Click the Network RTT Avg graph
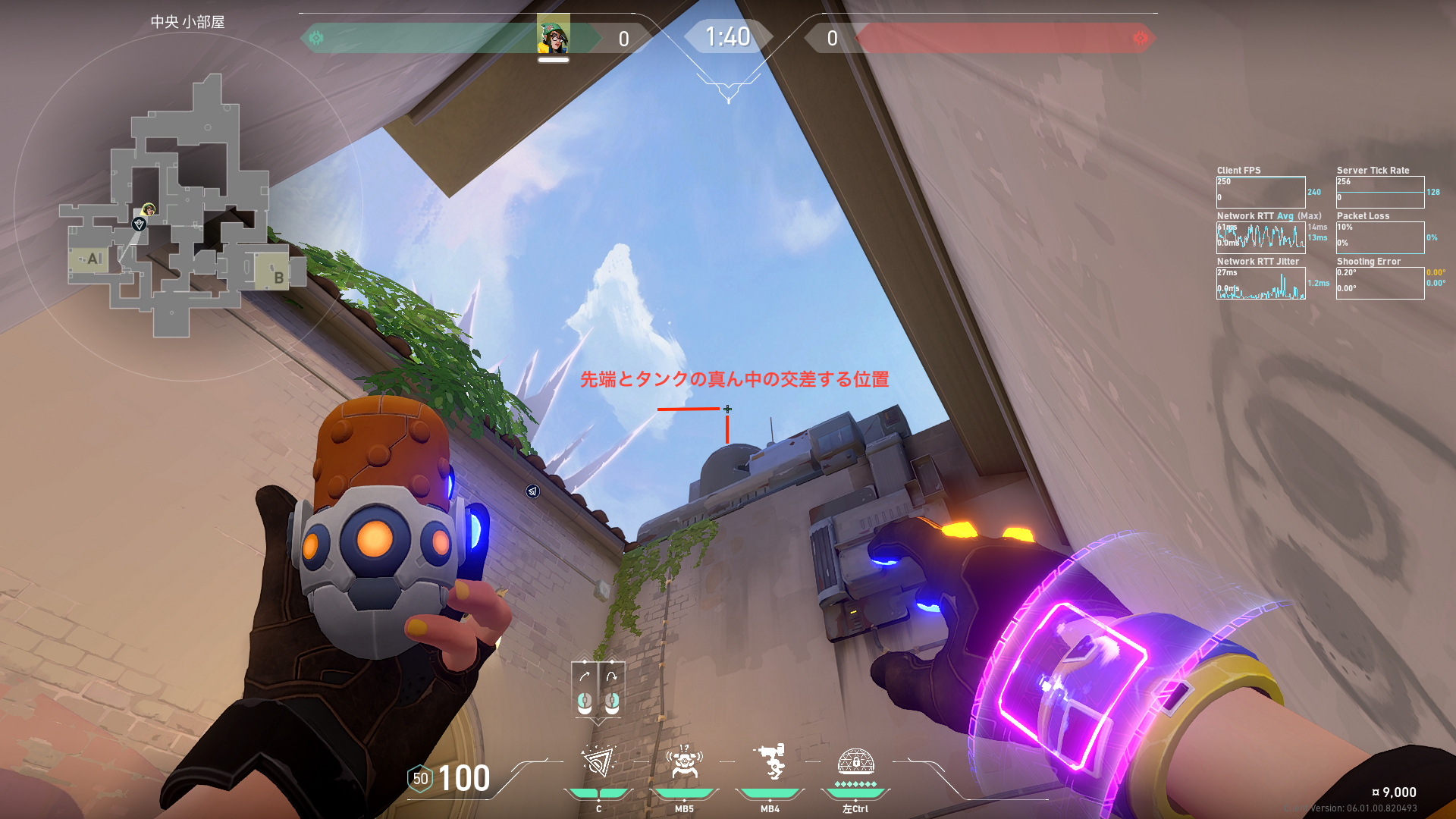Image resolution: width=1456 pixels, height=819 pixels. point(1260,237)
